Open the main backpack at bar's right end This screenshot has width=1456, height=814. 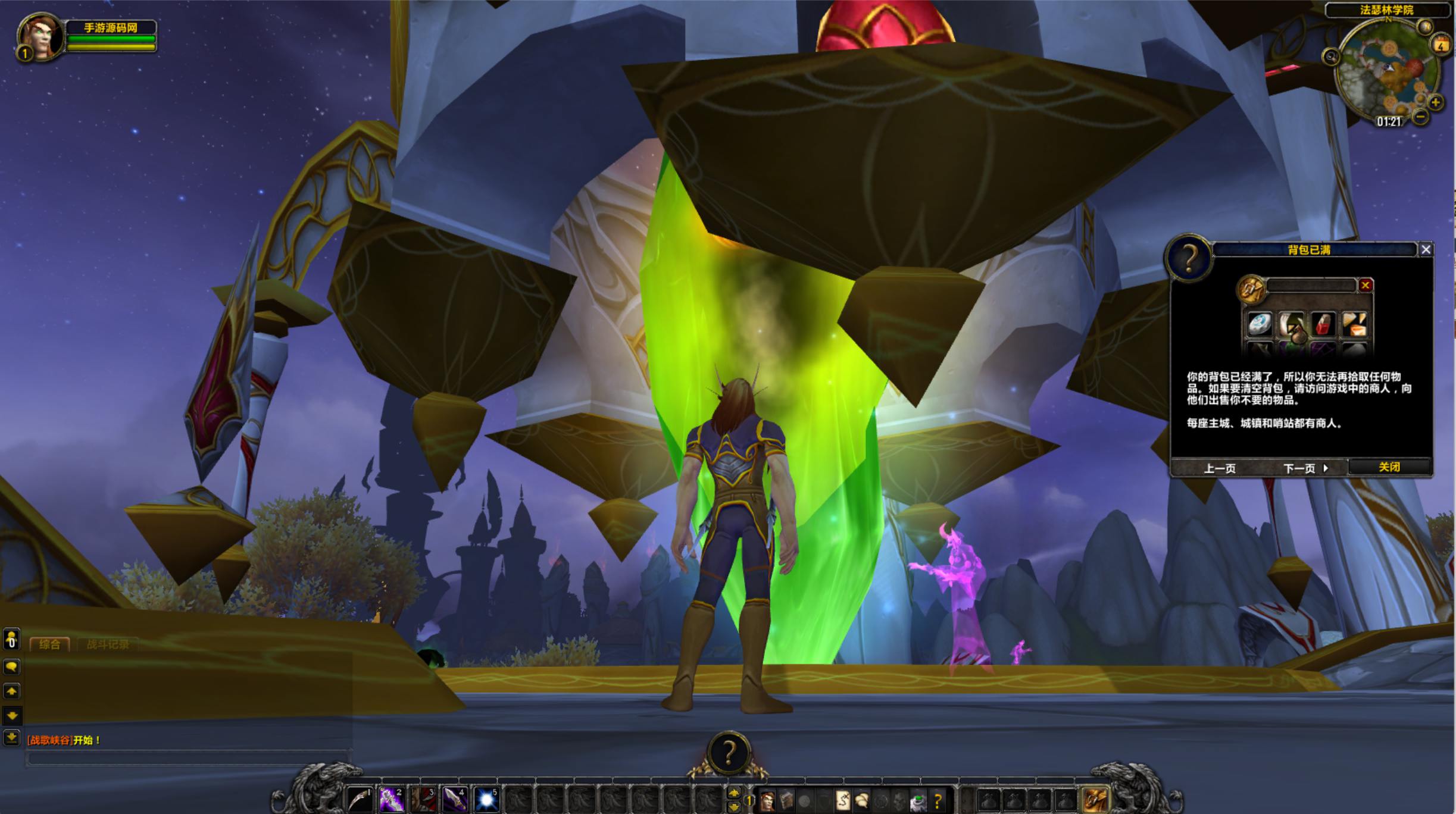point(1096,800)
